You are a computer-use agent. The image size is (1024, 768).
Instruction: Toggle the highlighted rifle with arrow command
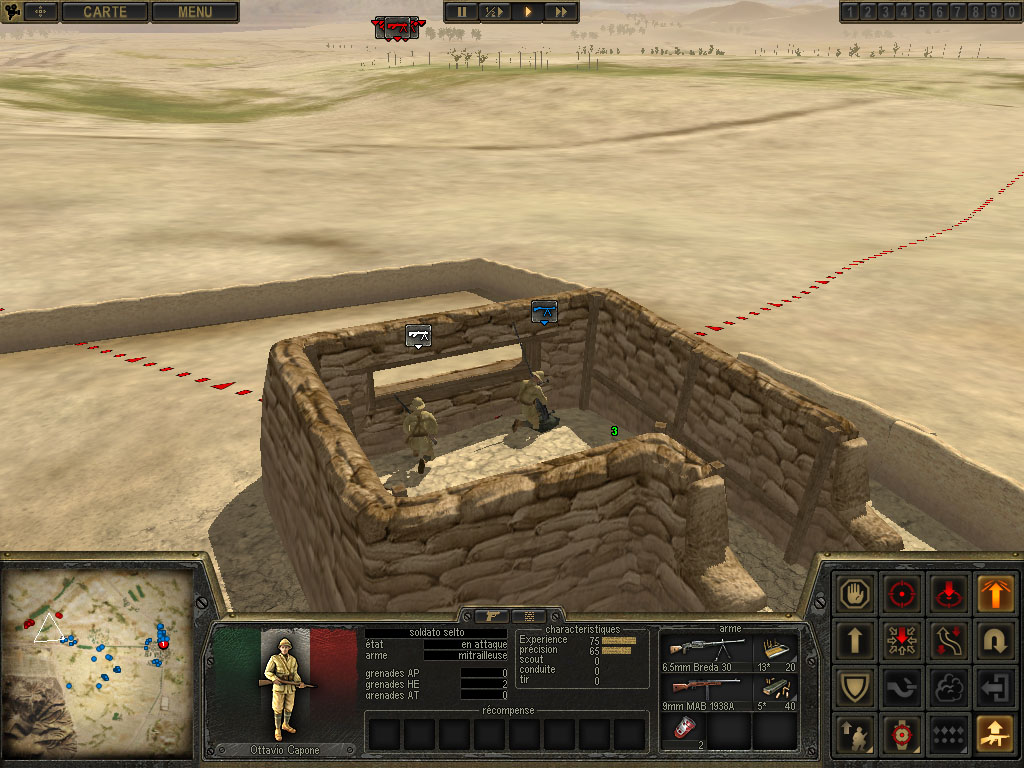[994, 734]
